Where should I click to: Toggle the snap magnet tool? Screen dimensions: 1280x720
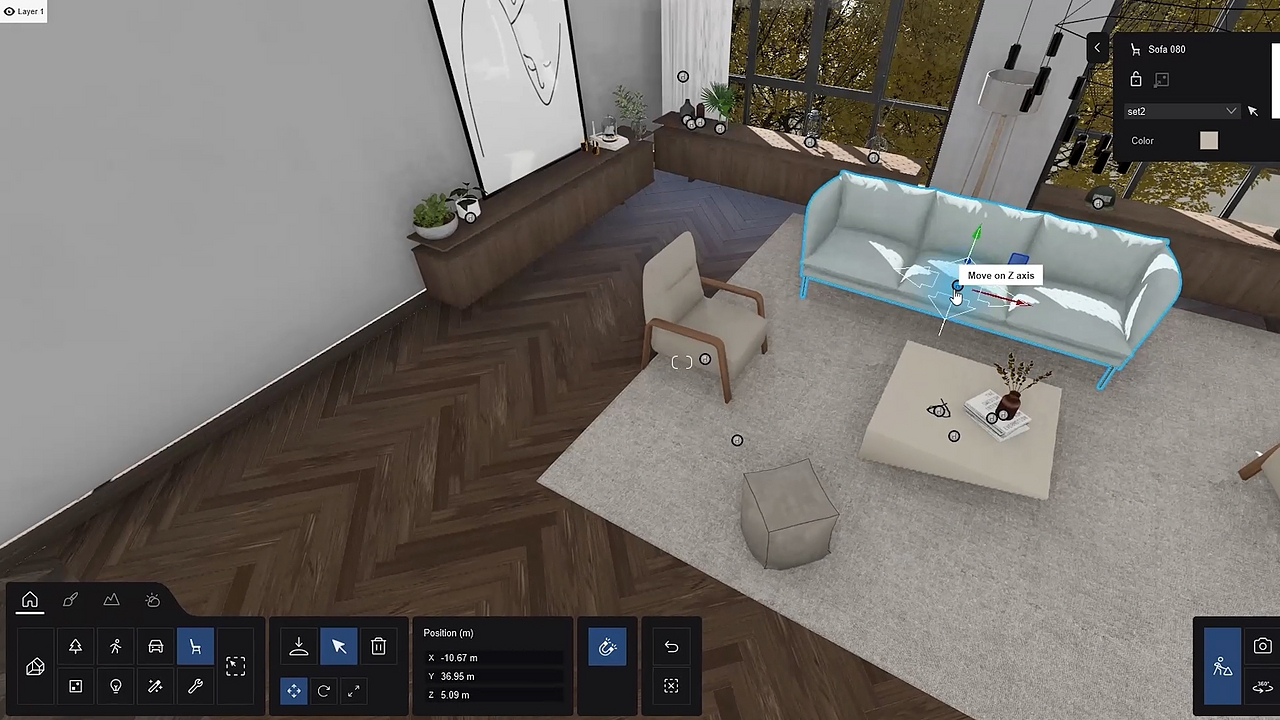coord(607,647)
